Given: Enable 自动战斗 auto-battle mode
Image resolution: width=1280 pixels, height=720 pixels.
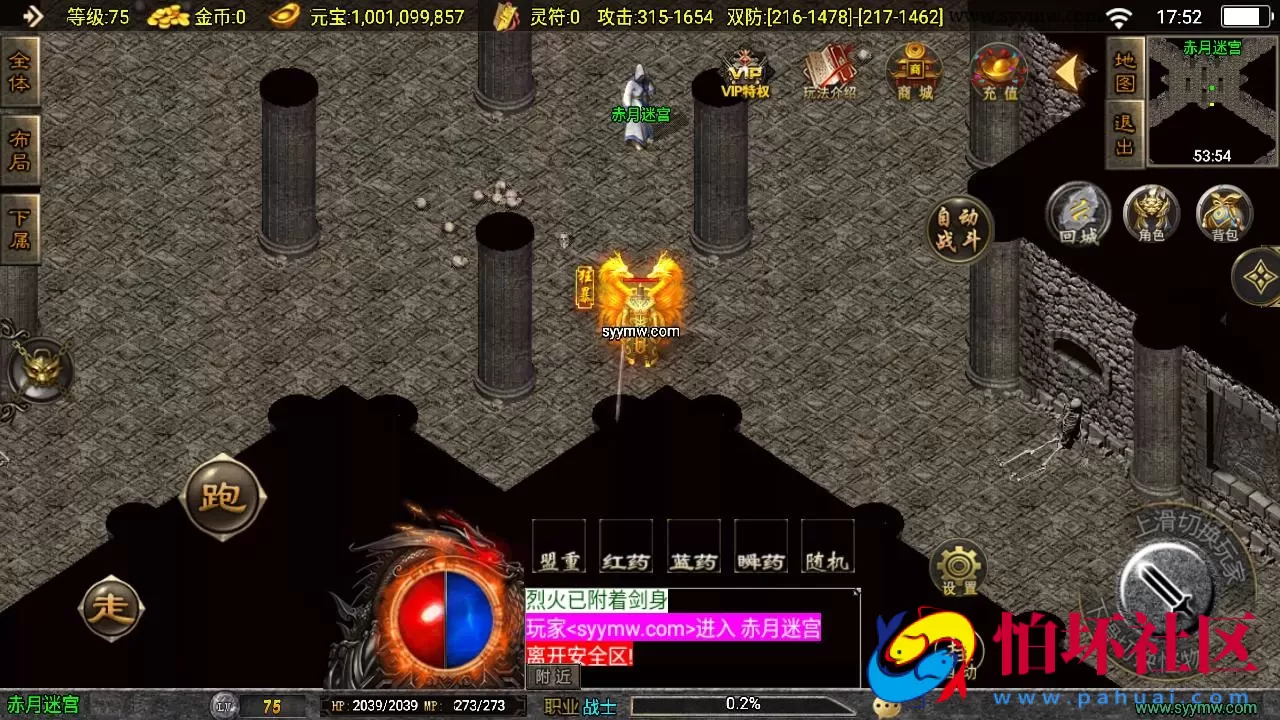Looking at the screenshot, I should 959,230.
